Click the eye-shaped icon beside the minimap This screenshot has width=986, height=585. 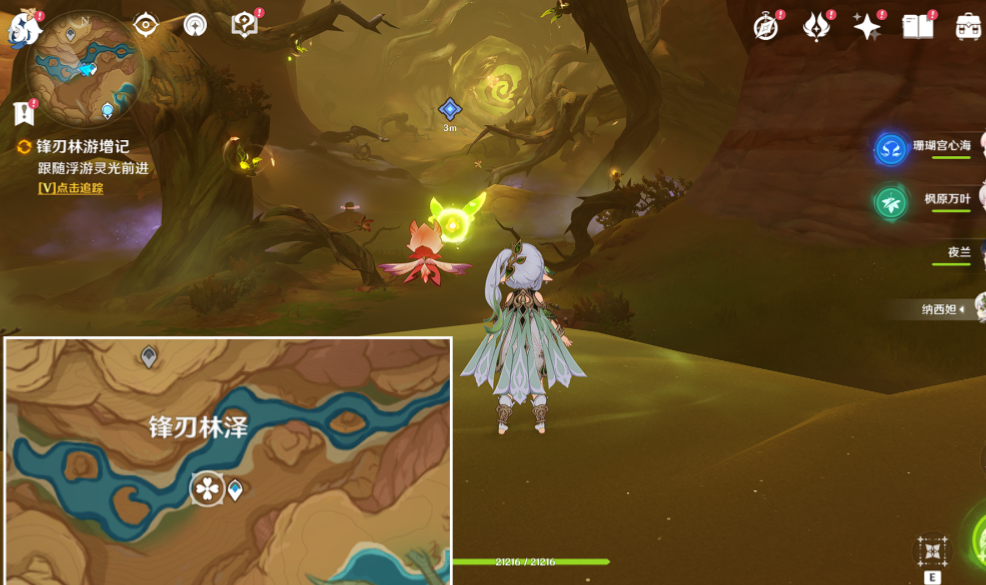[146, 25]
